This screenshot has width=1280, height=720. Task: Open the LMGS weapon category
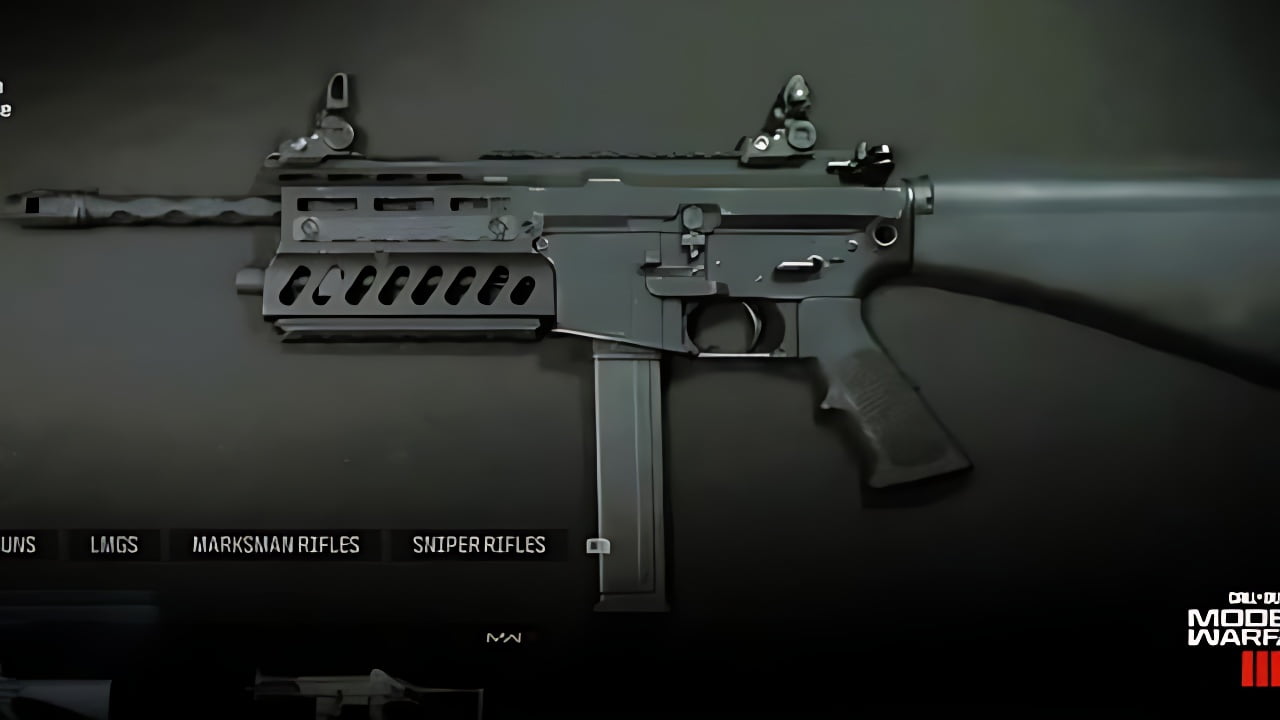click(113, 545)
